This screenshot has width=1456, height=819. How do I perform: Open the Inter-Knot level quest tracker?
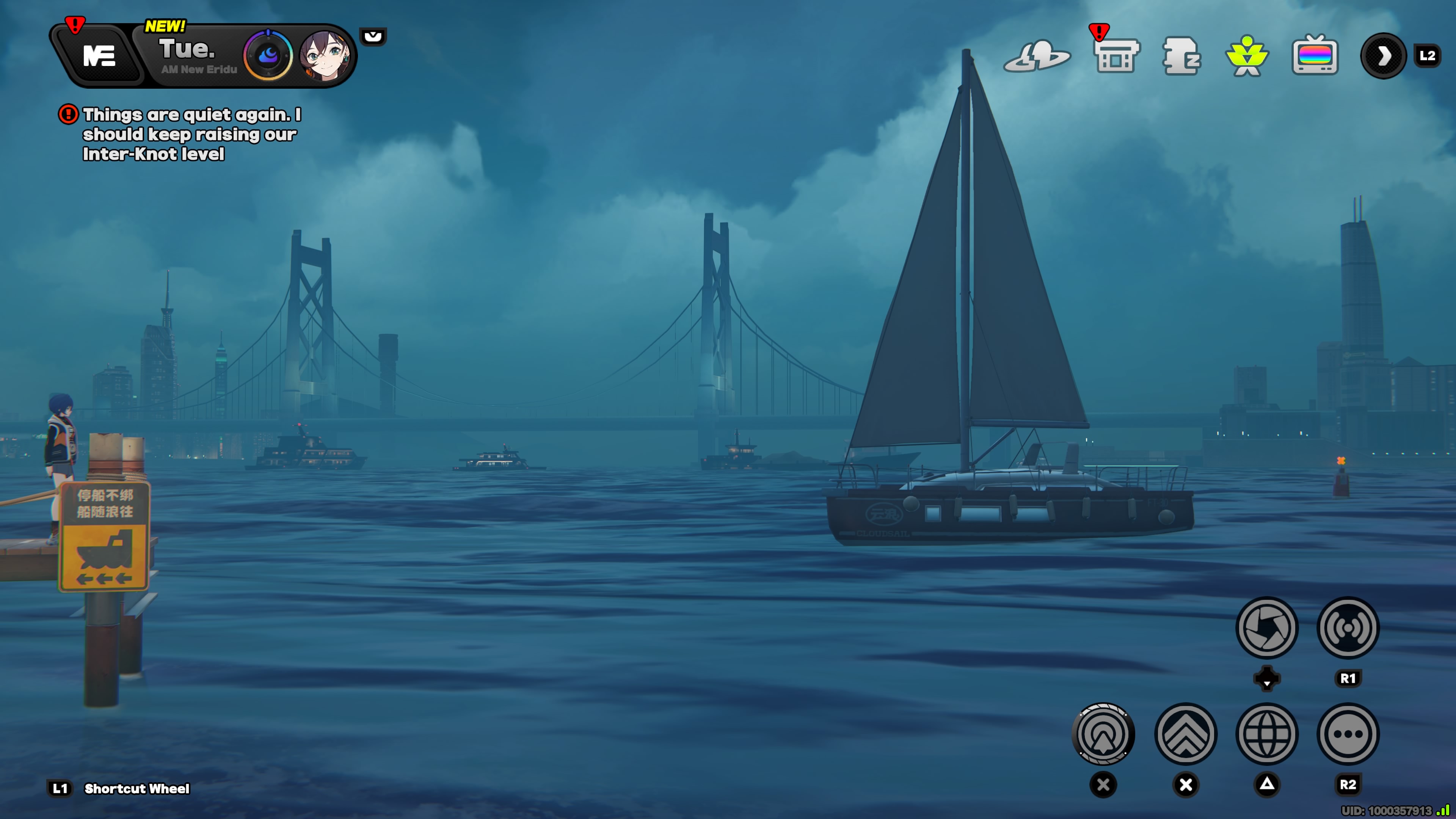[191, 134]
